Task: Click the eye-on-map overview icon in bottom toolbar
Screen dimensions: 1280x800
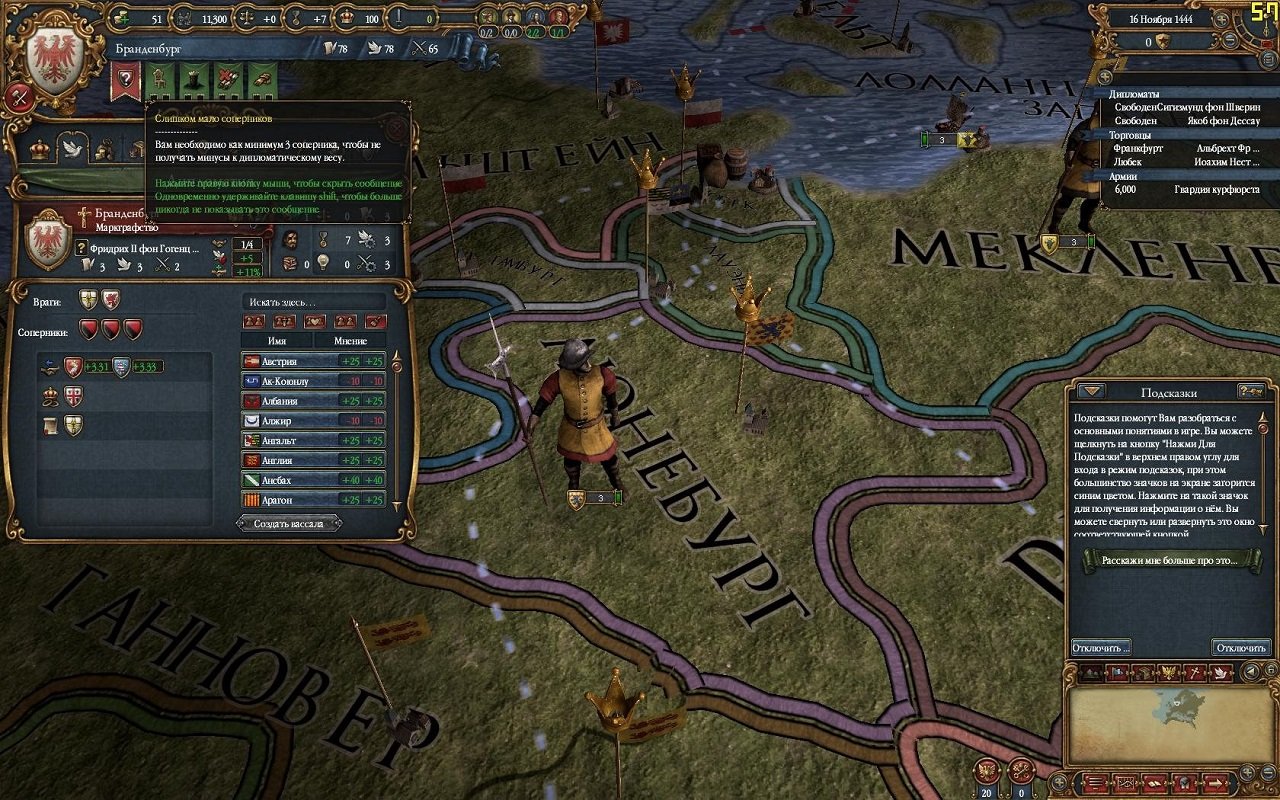Action: 1124,782
